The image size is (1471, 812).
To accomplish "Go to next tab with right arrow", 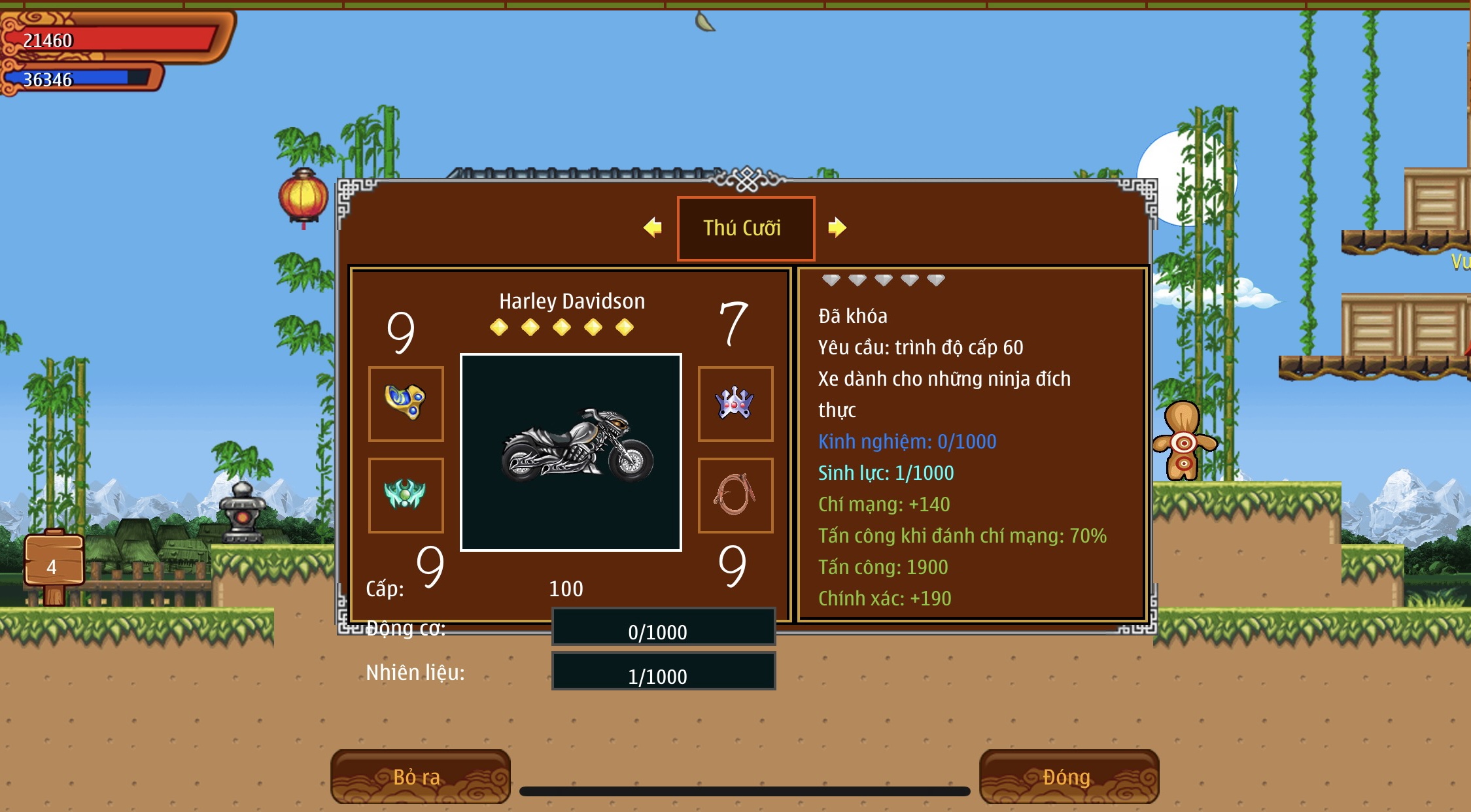I will pos(837,228).
